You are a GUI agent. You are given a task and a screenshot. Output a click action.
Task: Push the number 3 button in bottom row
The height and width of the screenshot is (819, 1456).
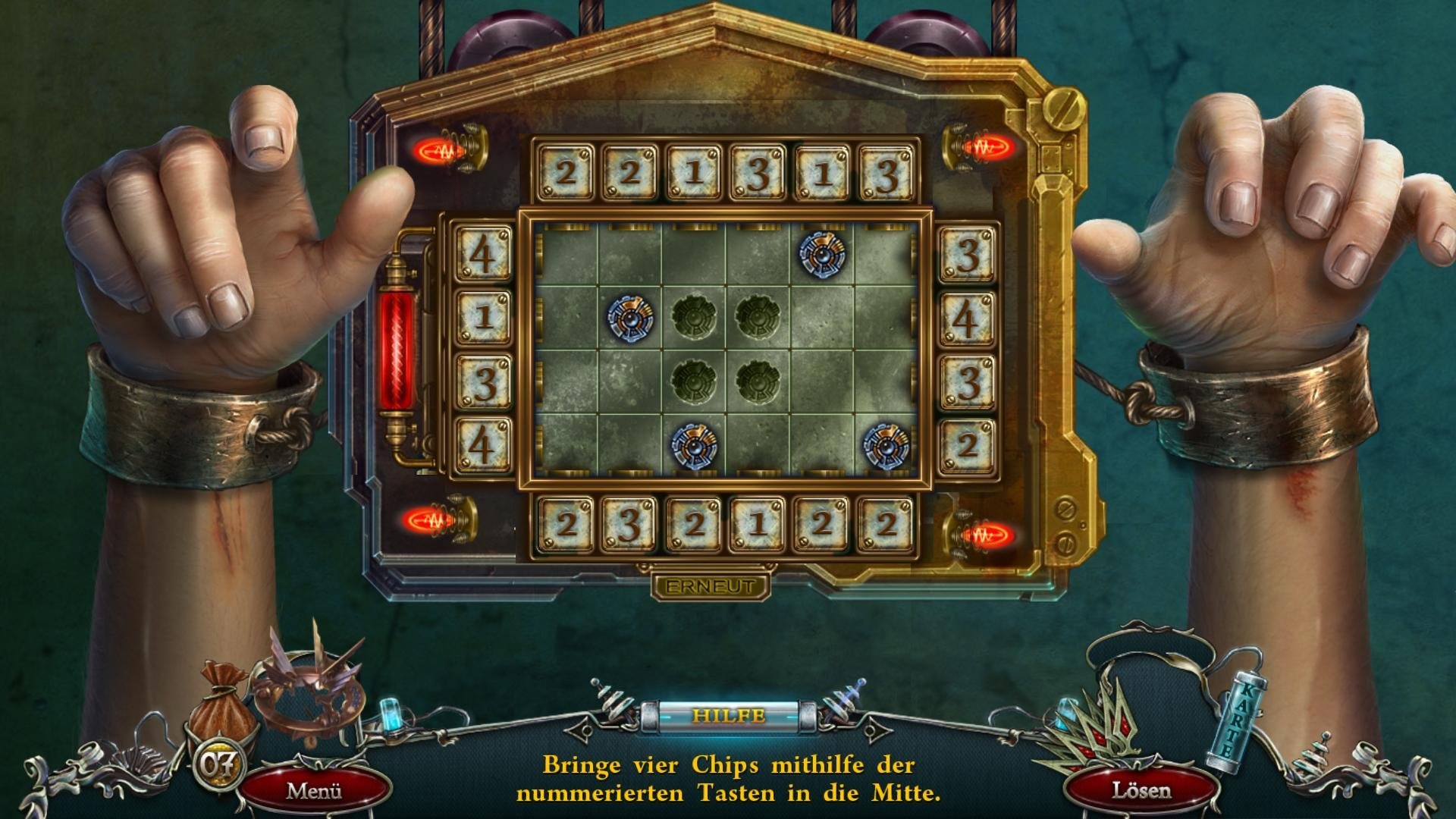(629, 524)
